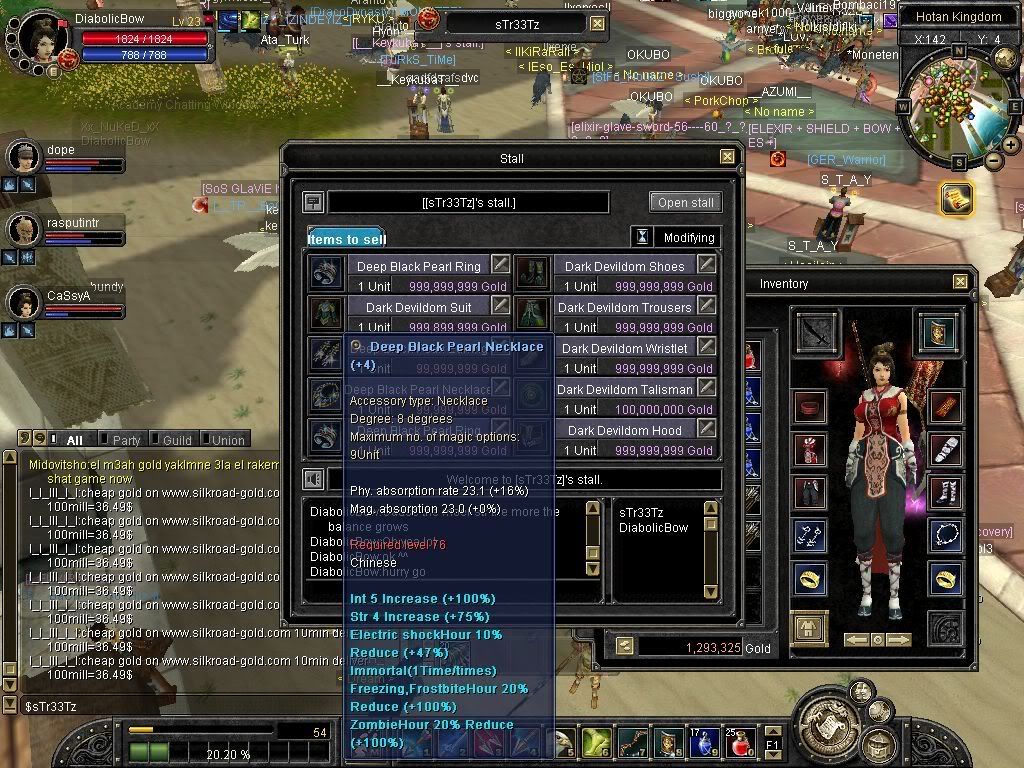Select the Dark Devildom Talisman listing

(x=624, y=389)
